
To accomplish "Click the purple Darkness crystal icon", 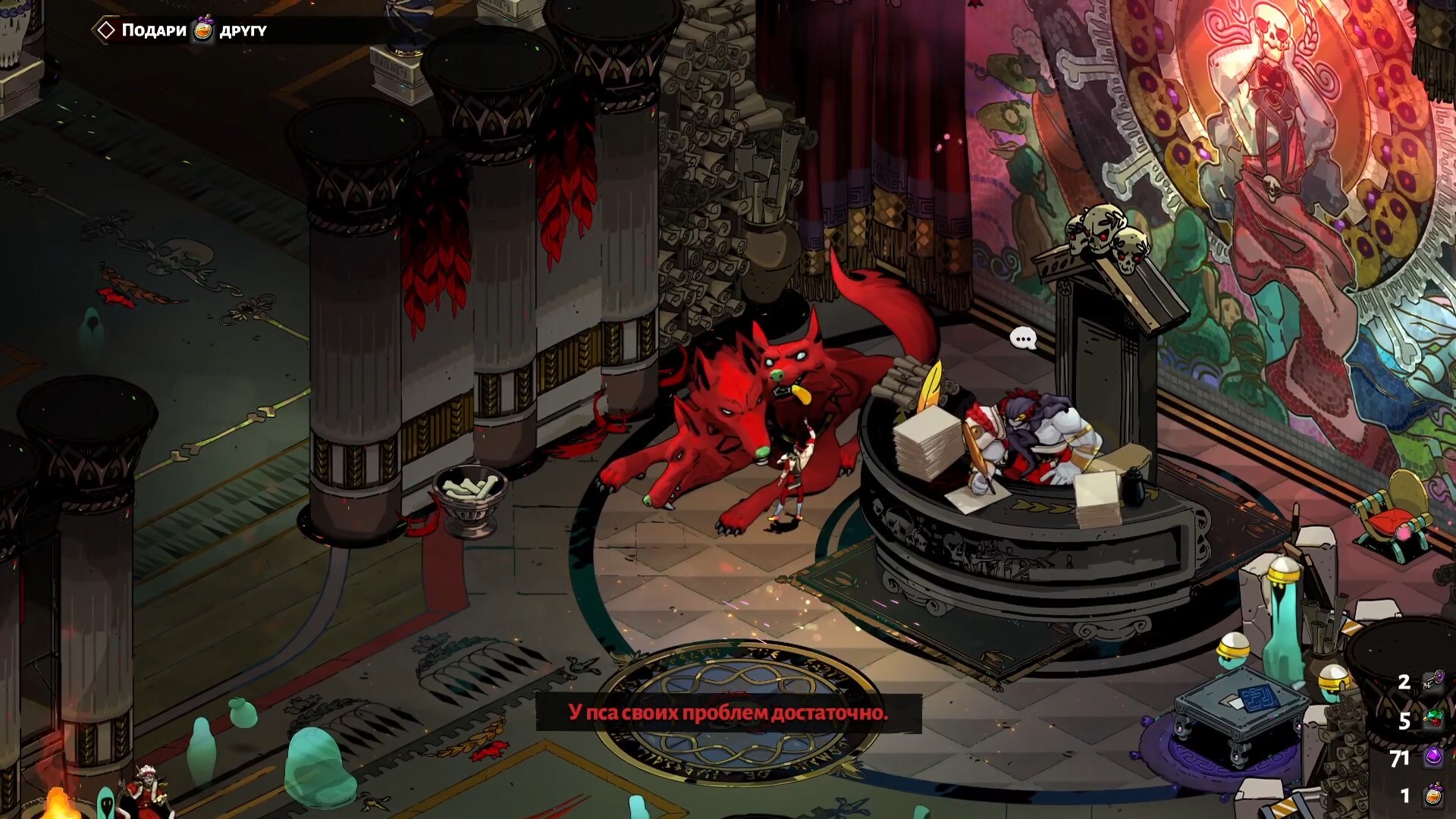I will [1433, 757].
